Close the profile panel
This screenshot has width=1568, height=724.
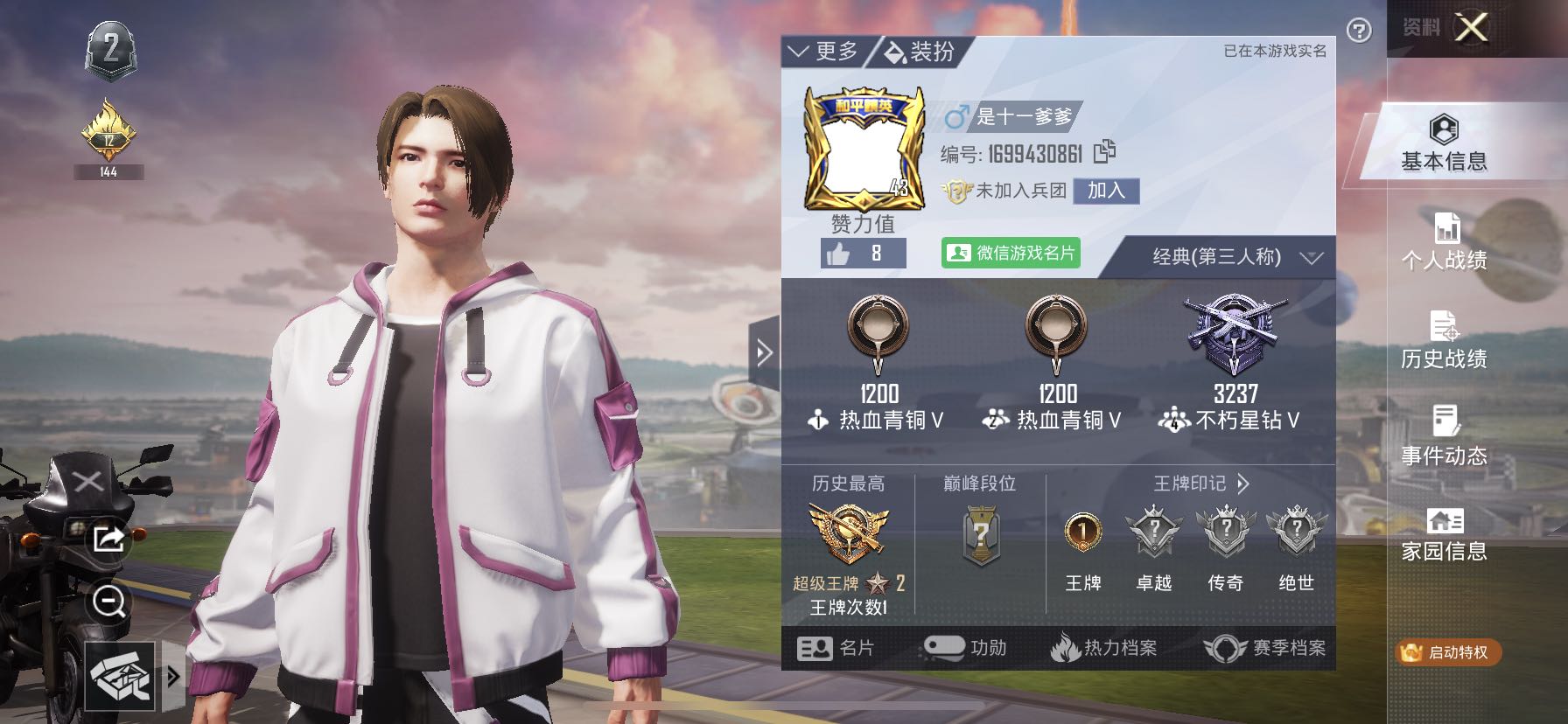tap(1471, 28)
